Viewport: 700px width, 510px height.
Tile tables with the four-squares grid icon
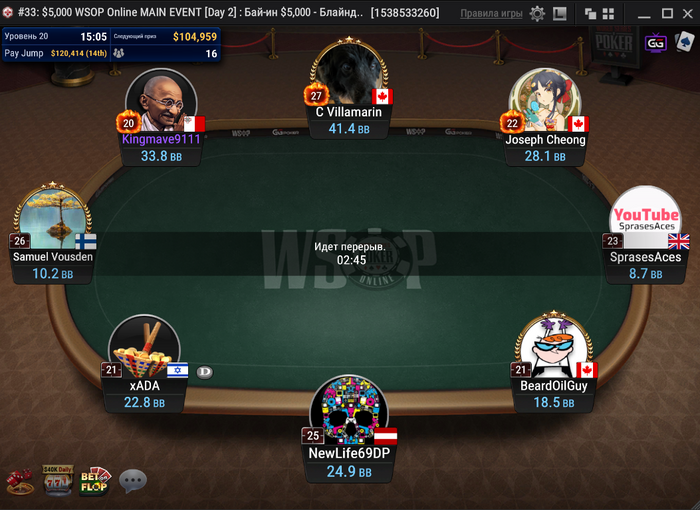click(x=607, y=14)
